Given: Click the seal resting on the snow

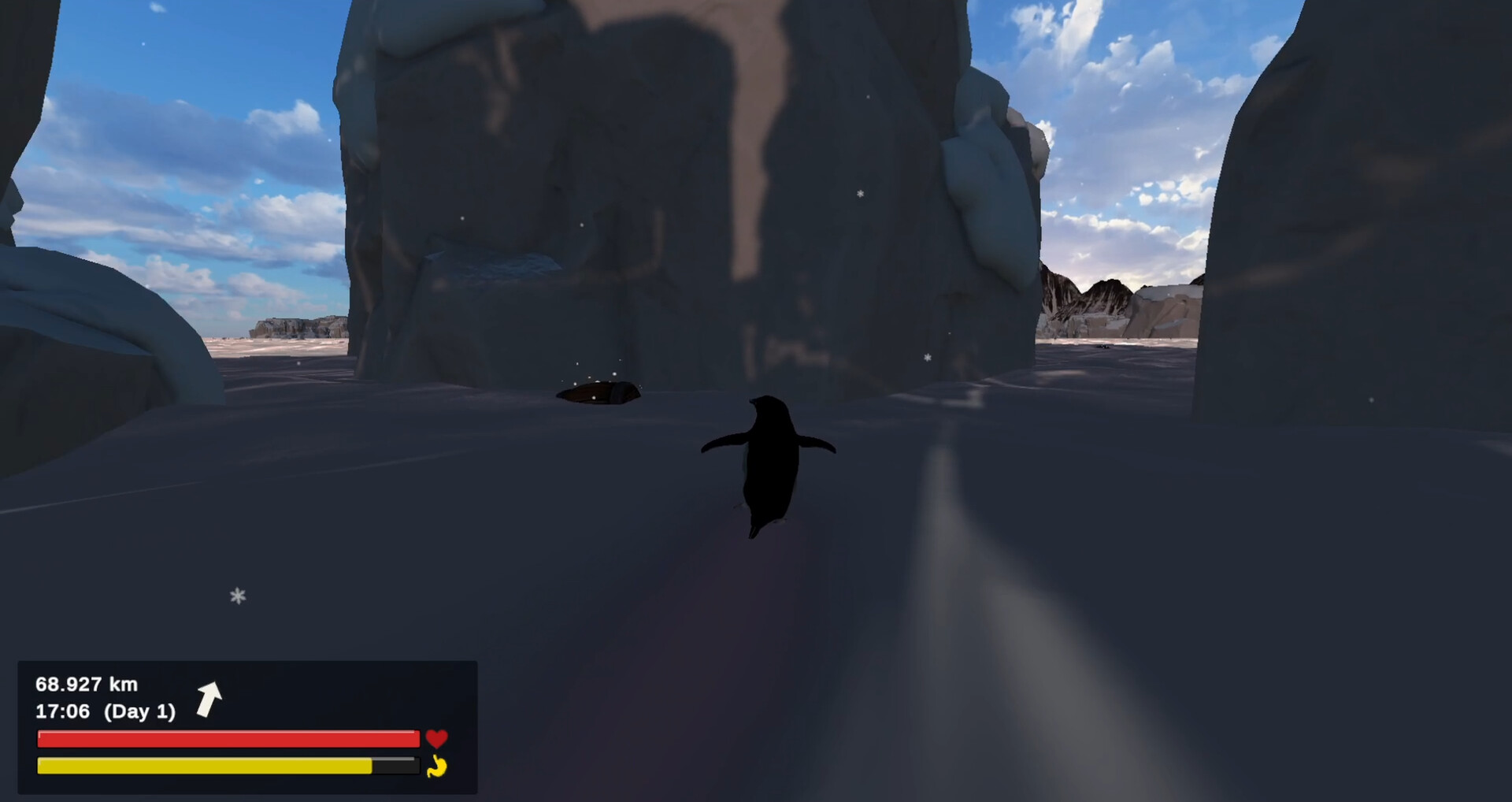Looking at the screenshot, I should pyautogui.click(x=600, y=393).
